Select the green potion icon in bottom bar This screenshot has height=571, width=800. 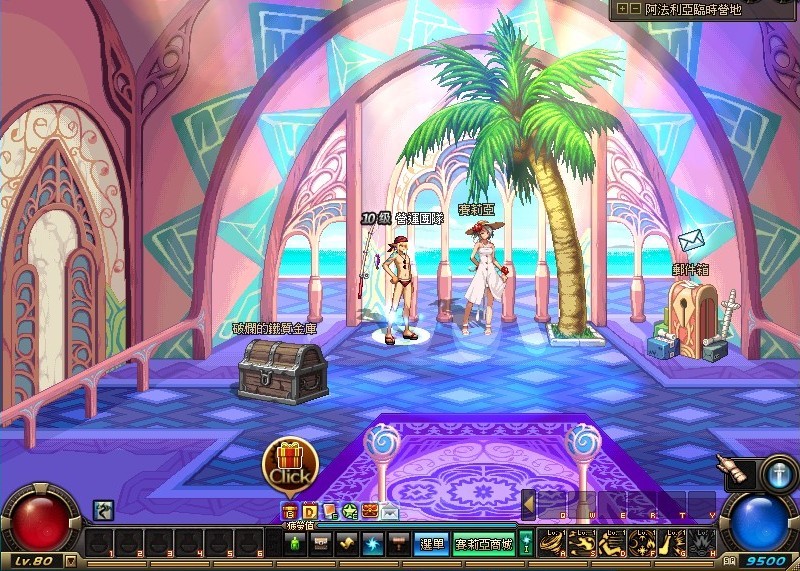tap(296, 544)
